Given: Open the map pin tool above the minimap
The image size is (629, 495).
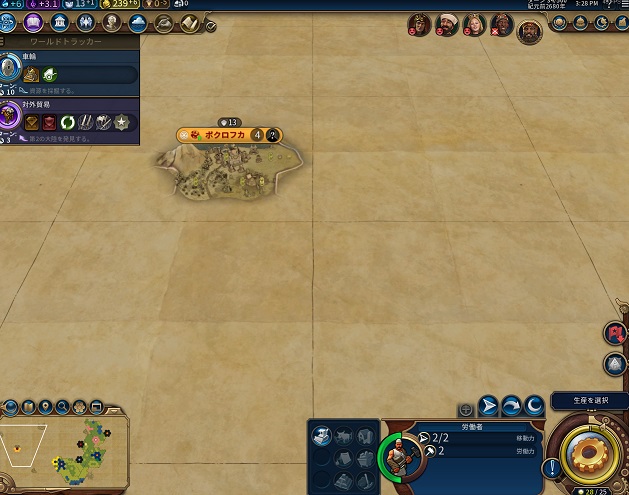Looking at the screenshot, I should click(46, 407).
